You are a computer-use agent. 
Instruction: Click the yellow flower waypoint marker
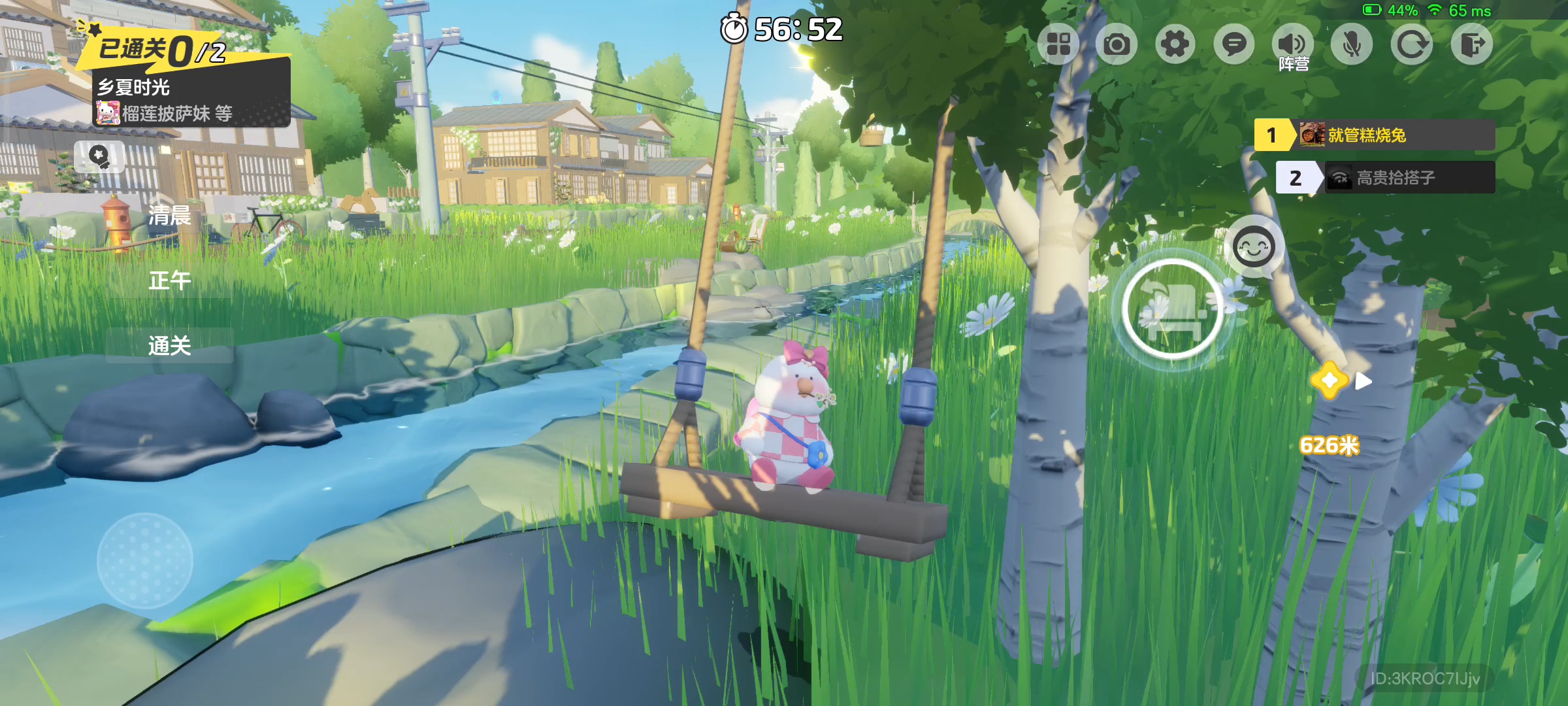click(1330, 380)
